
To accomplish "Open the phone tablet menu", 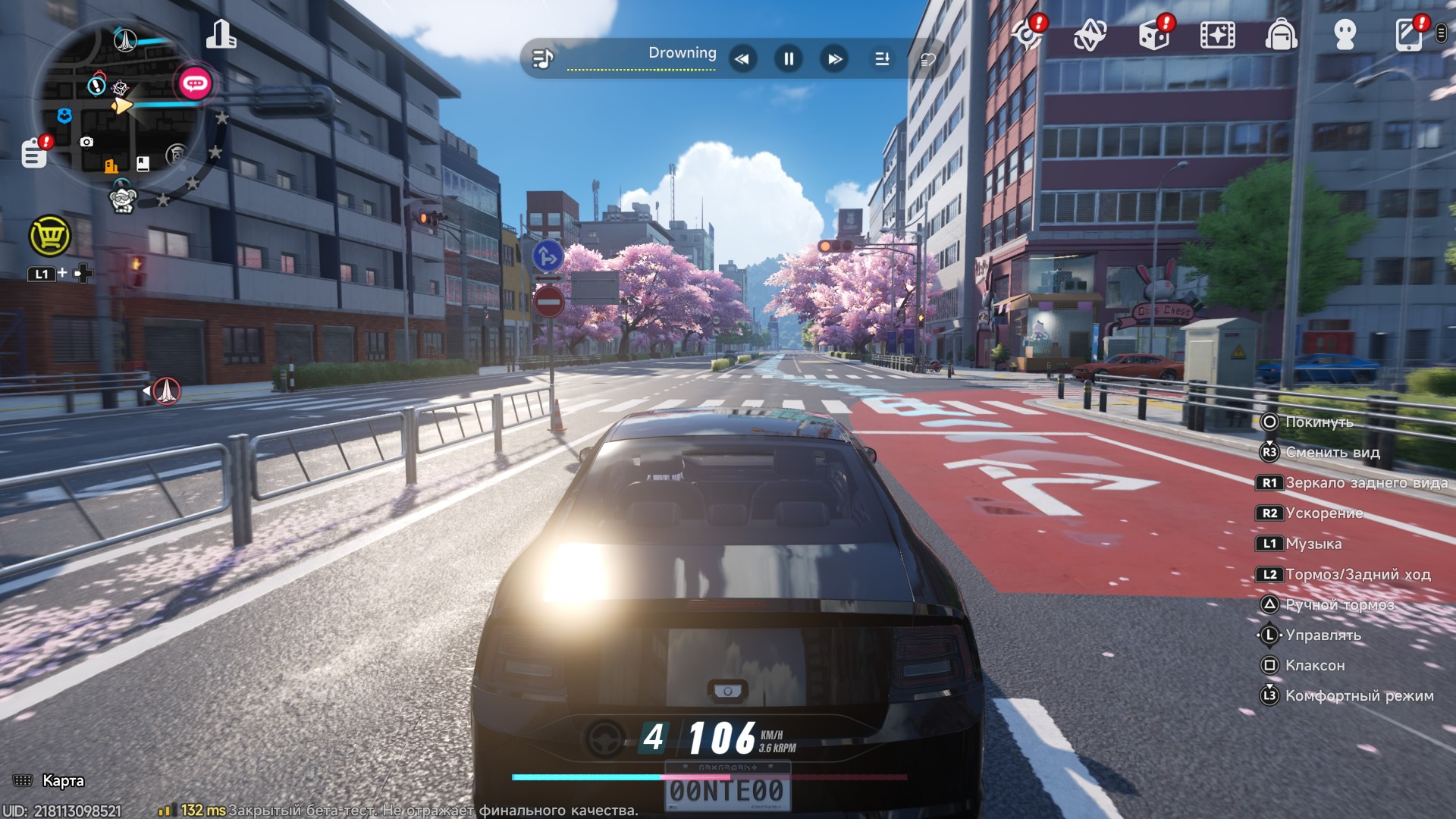I will (1408, 35).
